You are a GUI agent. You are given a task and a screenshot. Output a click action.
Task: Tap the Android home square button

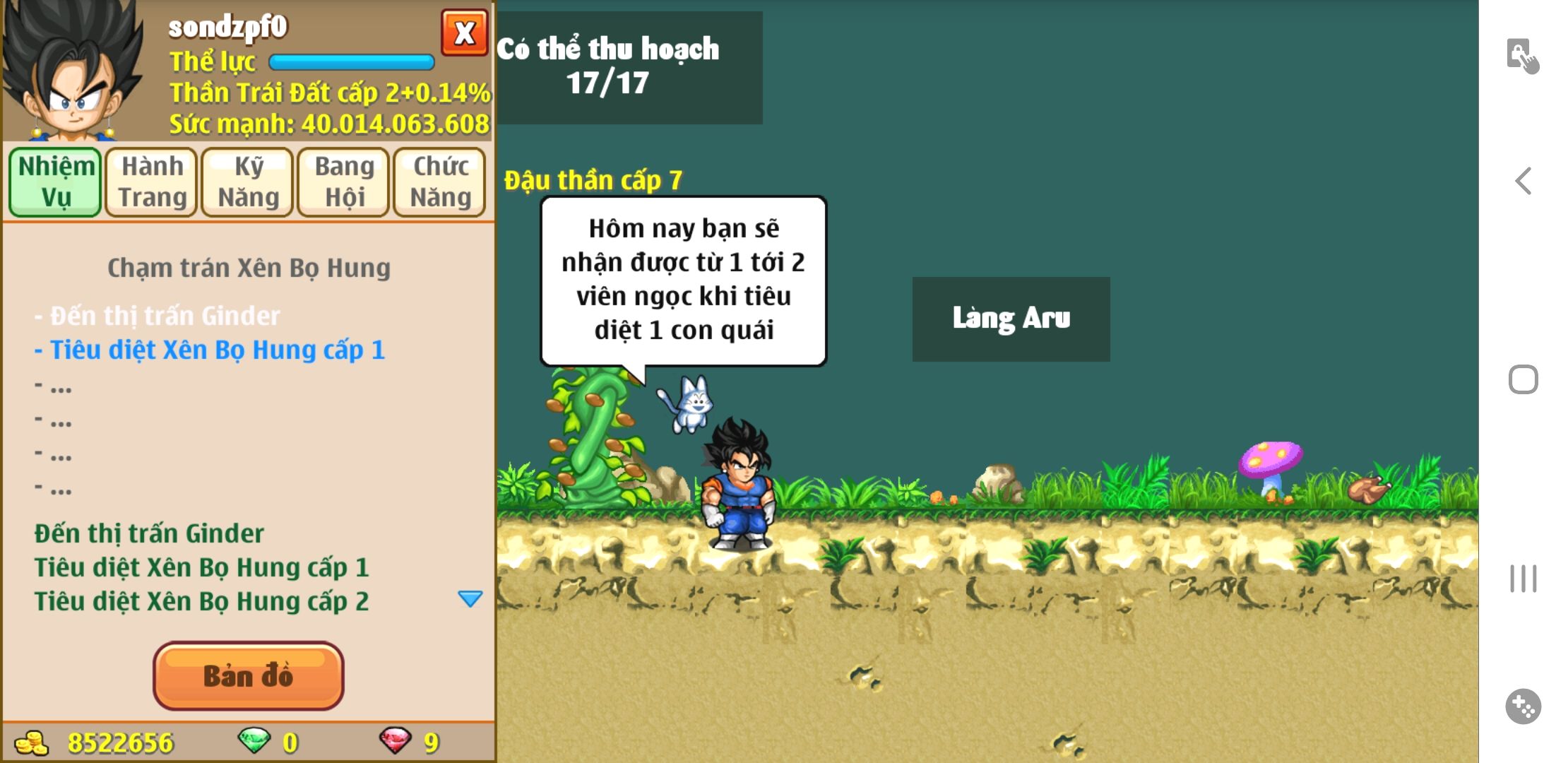1524,379
